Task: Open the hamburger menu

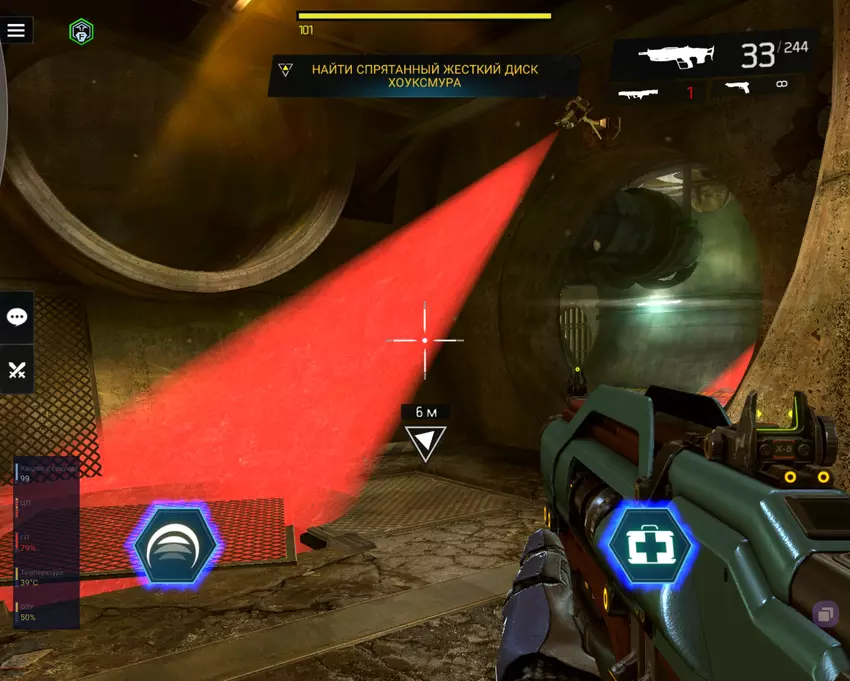Action: coord(16,30)
